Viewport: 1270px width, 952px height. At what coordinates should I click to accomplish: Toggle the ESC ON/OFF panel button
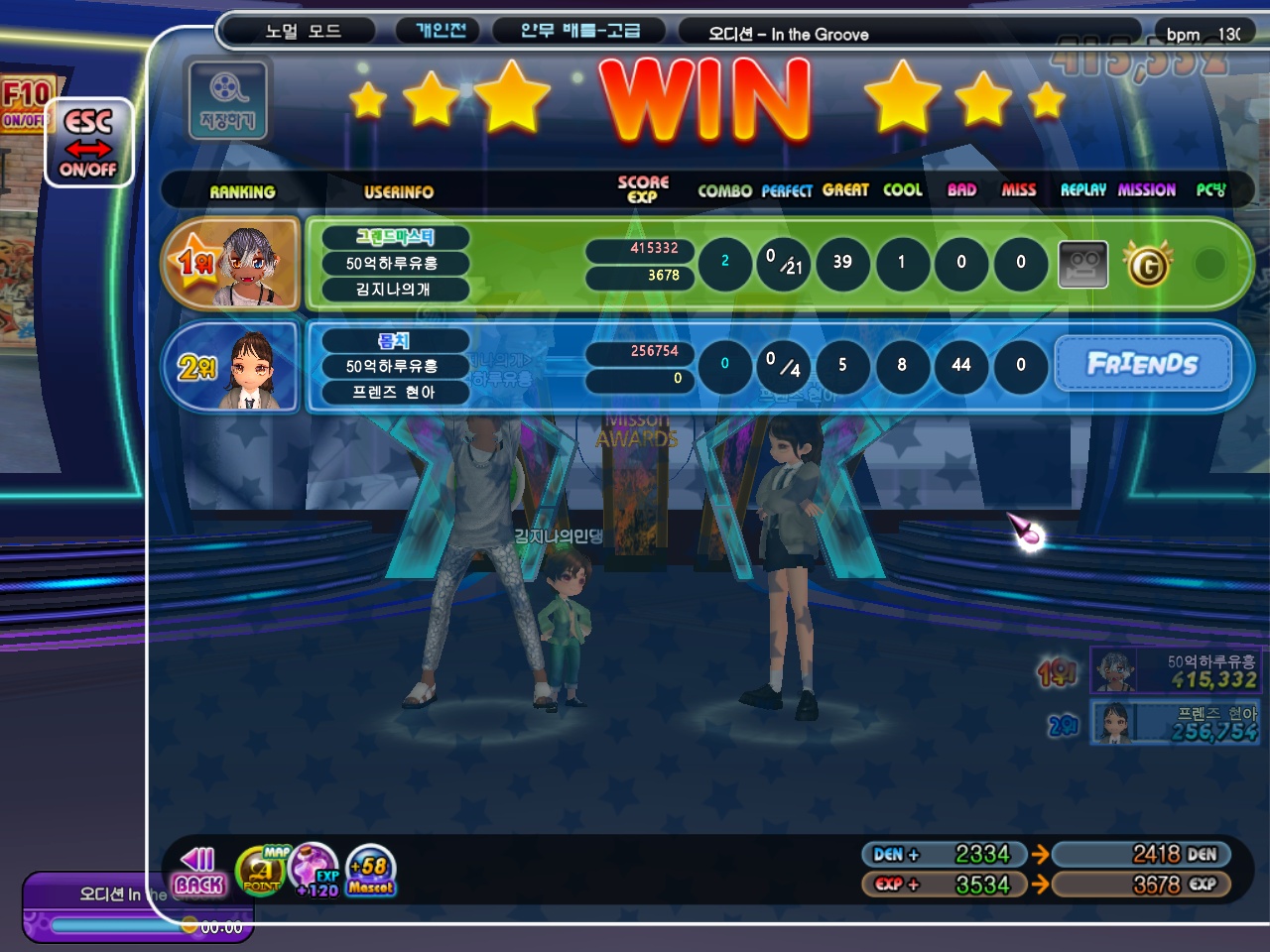pos(88,143)
